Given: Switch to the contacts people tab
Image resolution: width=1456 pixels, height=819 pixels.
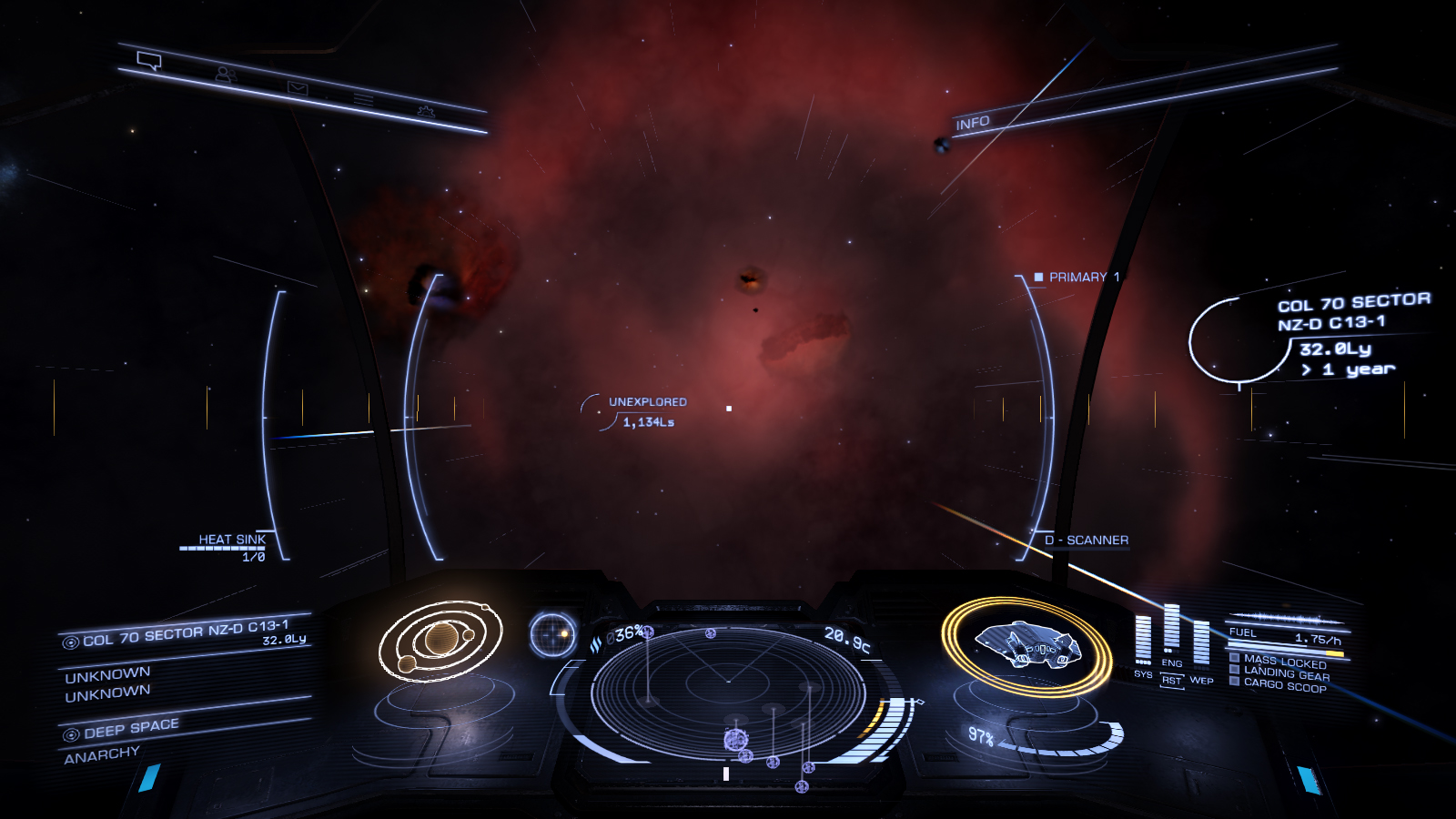Looking at the screenshot, I should (225, 75).
